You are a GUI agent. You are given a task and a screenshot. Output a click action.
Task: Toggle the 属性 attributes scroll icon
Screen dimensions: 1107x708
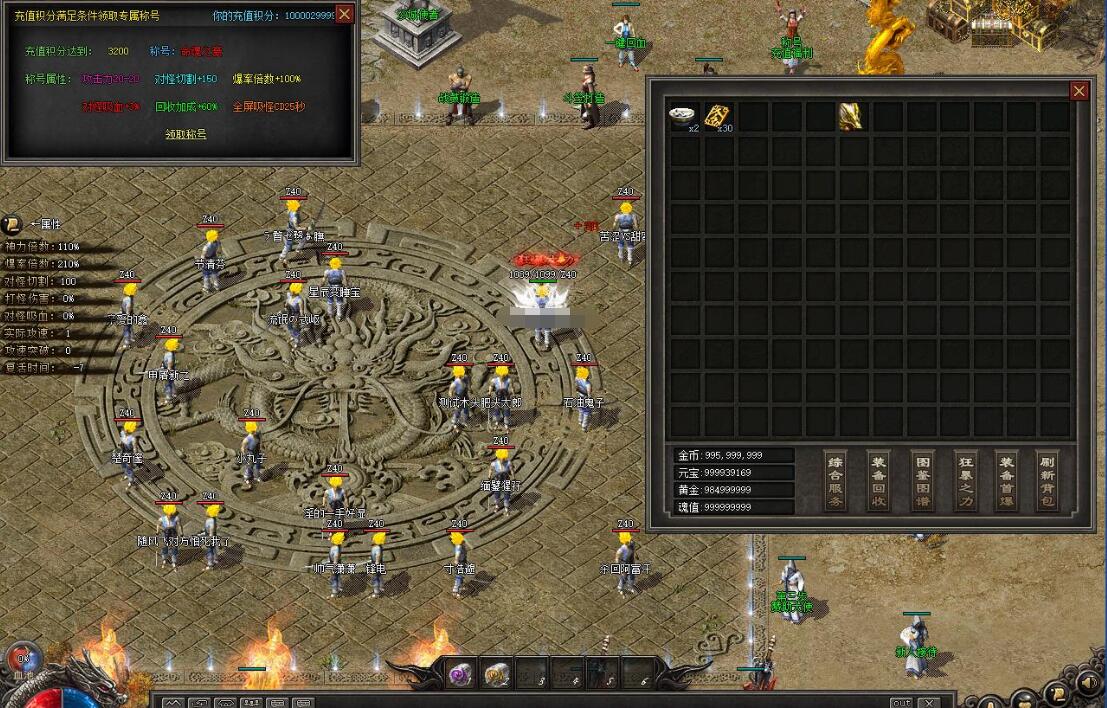(13, 225)
